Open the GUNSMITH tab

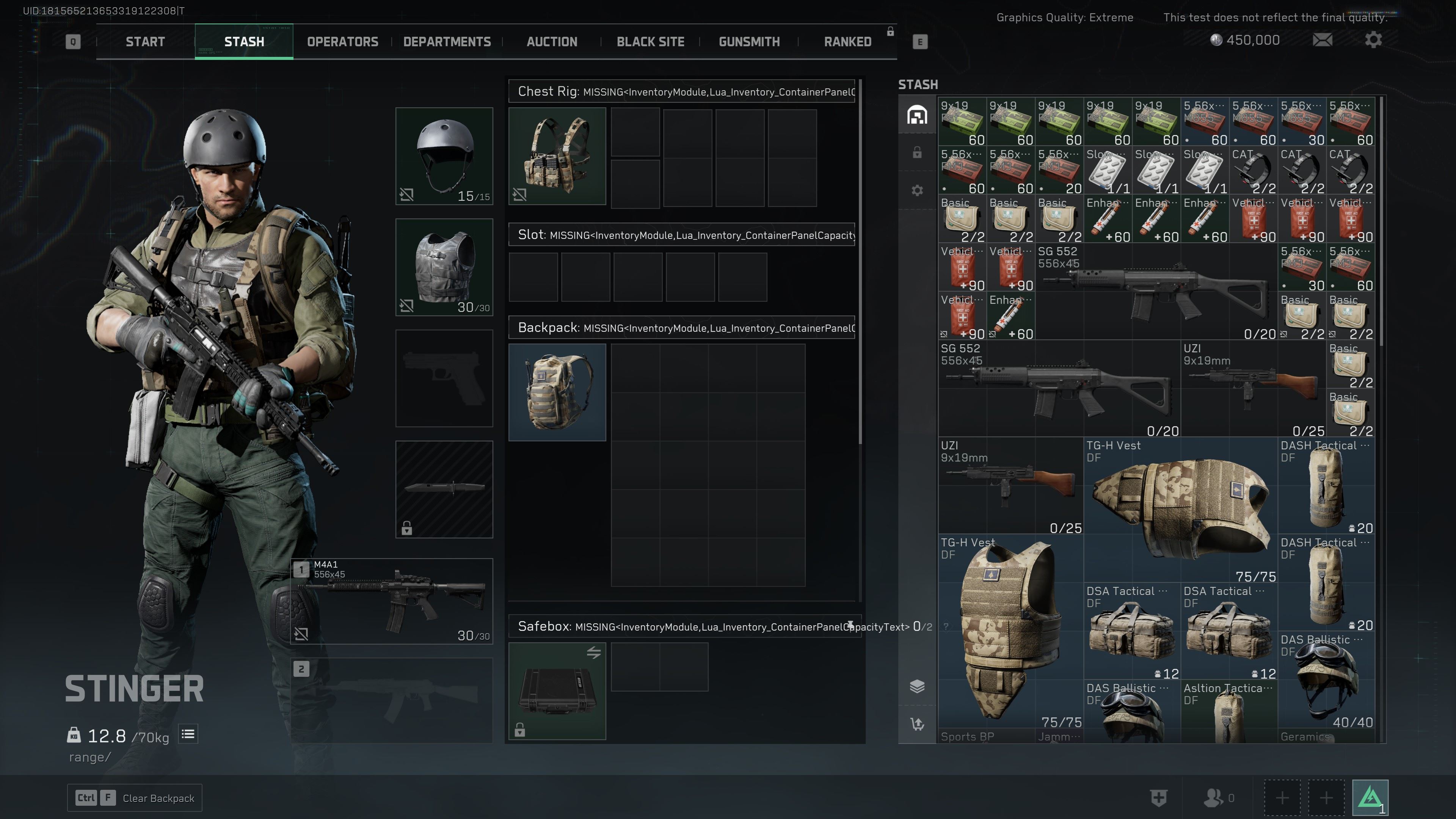pos(749,42)
